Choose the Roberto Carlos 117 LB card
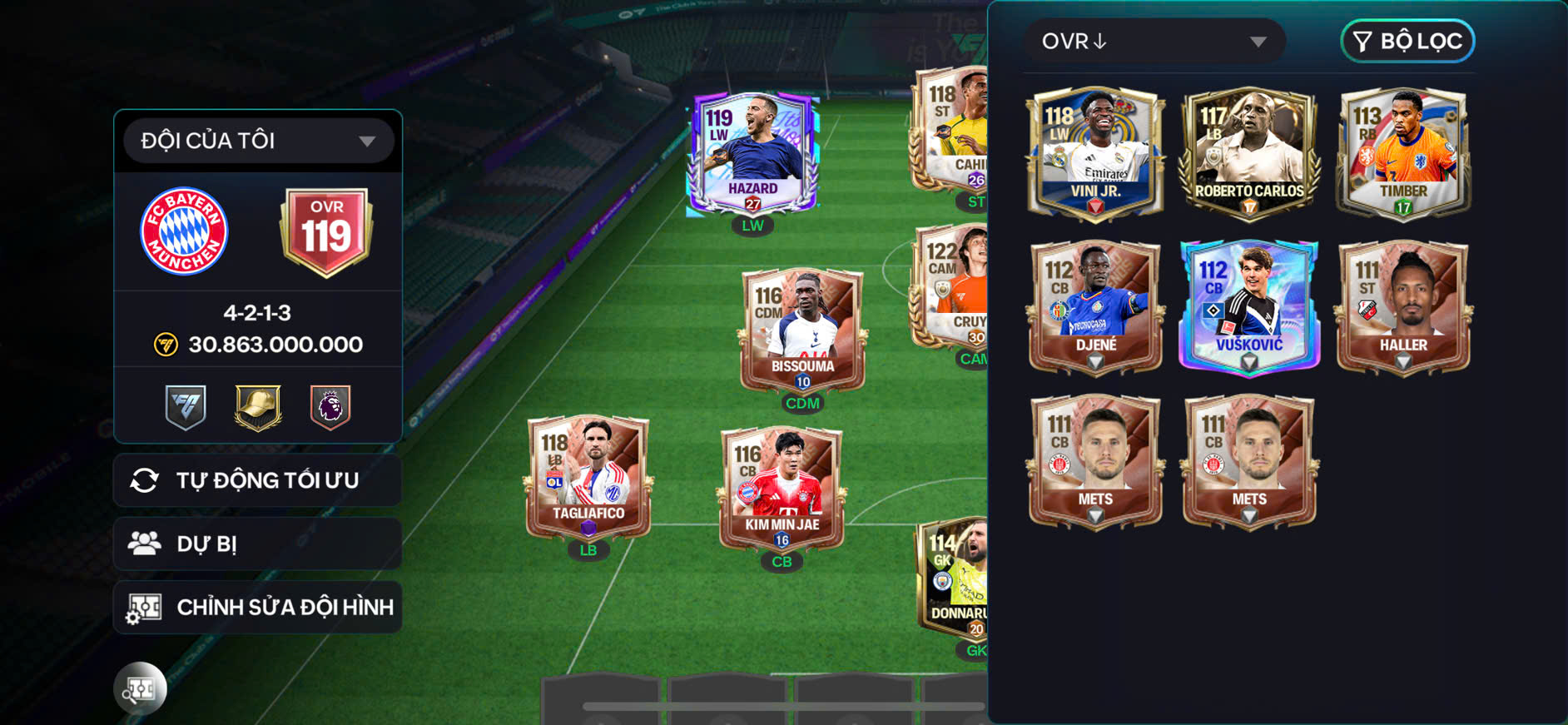 1249,154
